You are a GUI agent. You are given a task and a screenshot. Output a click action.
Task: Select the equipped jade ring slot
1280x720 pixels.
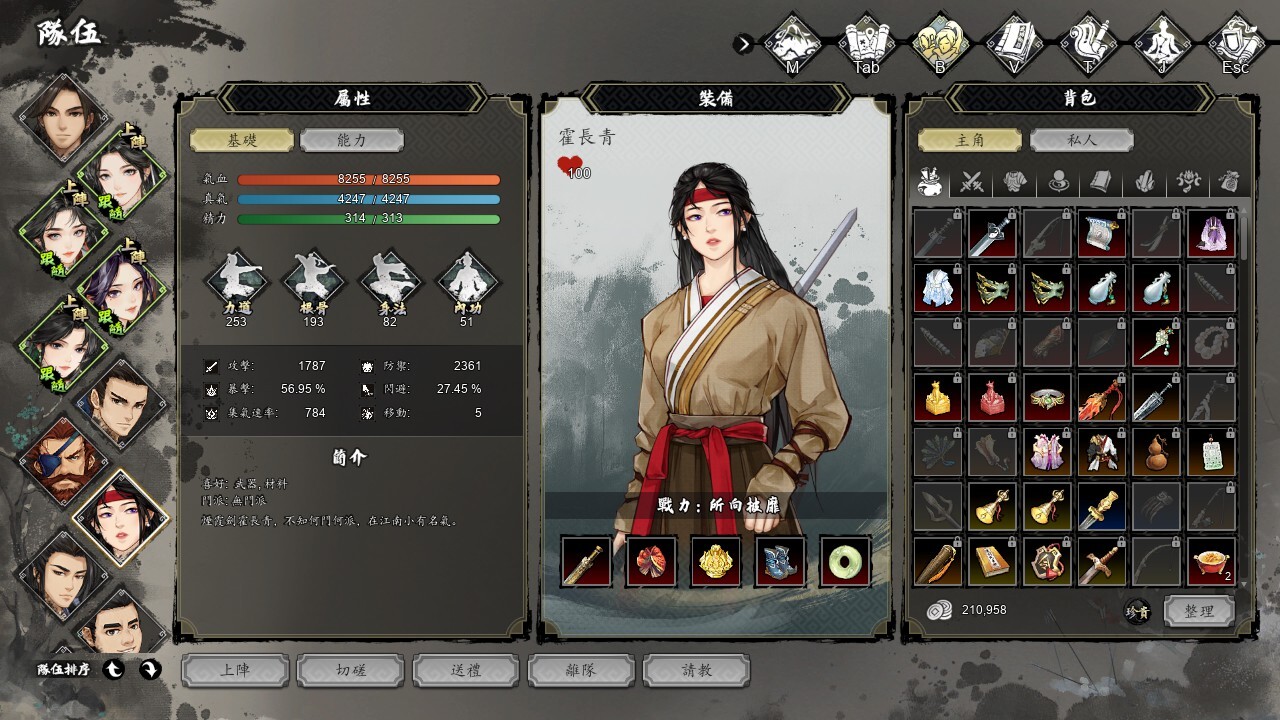click(845, 561)
